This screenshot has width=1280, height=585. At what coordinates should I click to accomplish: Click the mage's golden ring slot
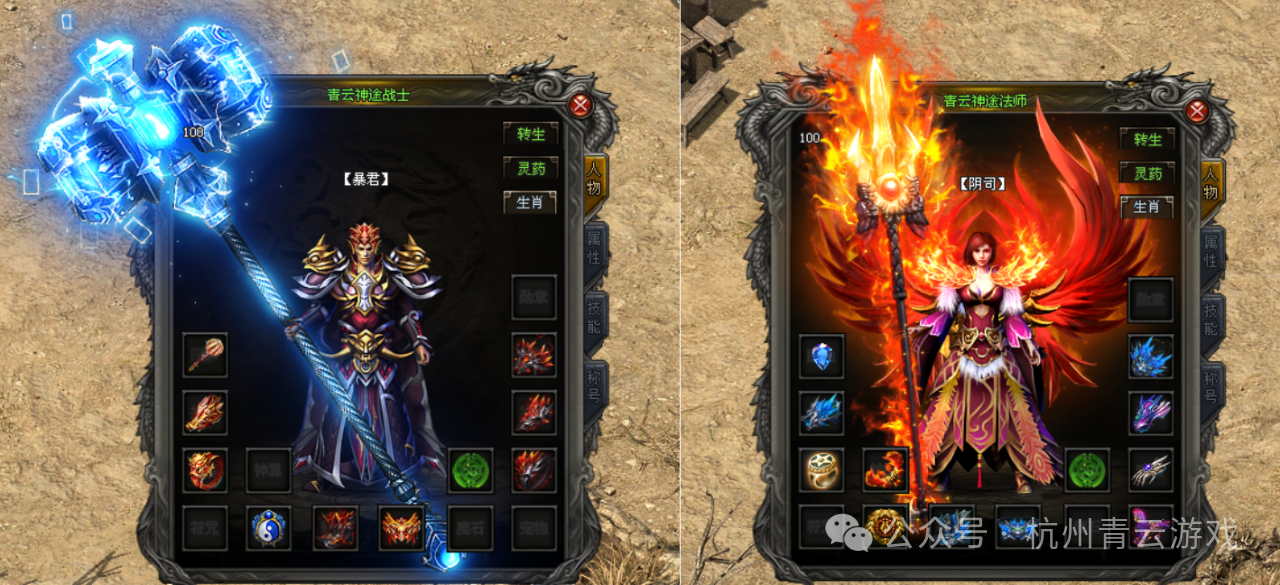point(822,469)
